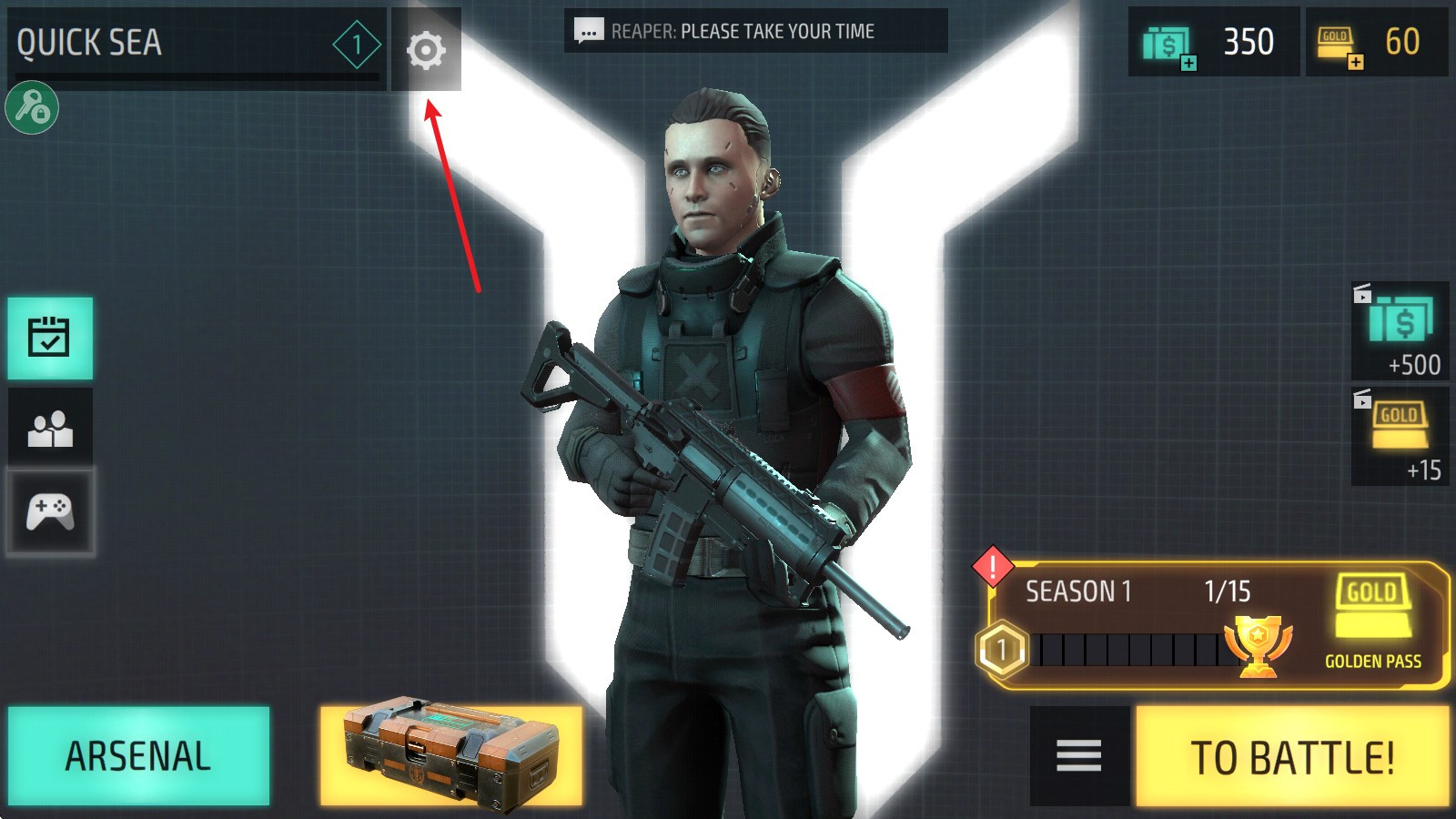
Task: Start a match with To Battle!
Action: (1291, 757)
